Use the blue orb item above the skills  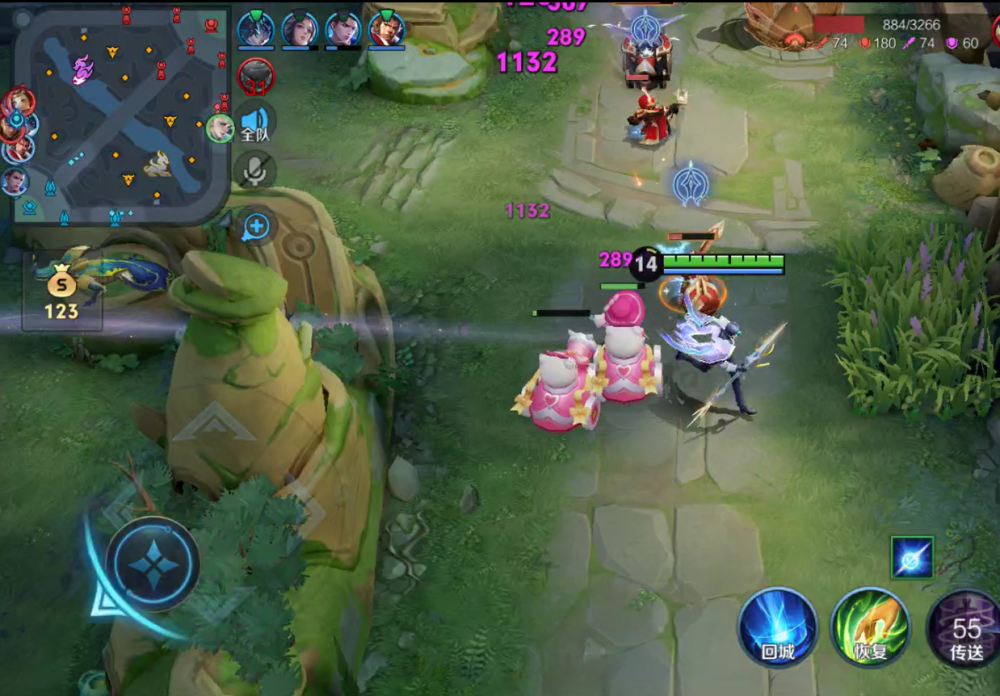click(x=912, y=558)
